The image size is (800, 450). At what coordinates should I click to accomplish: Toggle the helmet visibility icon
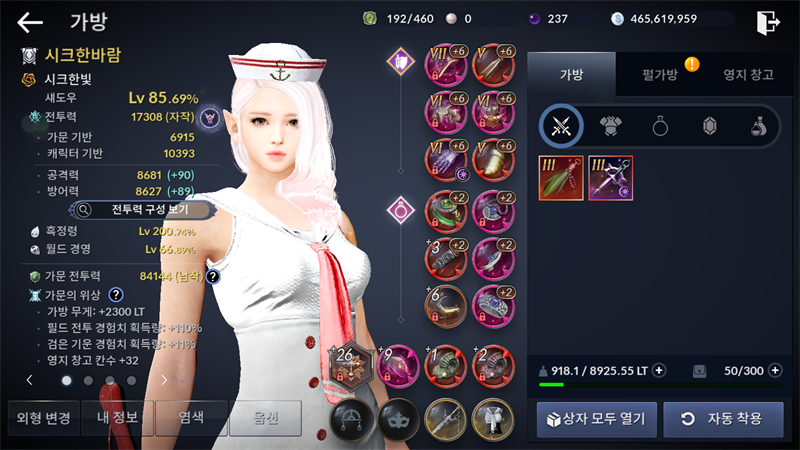352,418
